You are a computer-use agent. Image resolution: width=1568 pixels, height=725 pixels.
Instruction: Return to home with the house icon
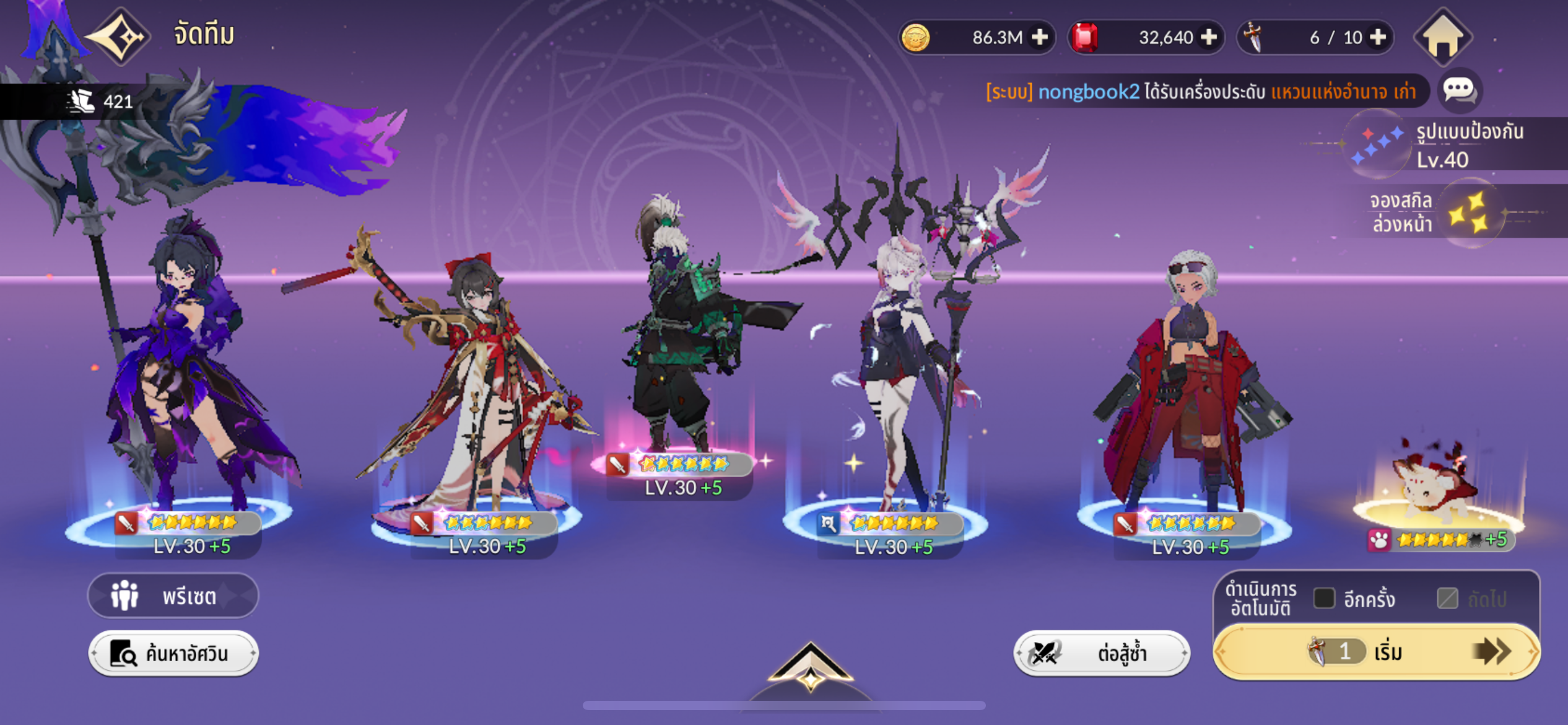point(1442,37)
